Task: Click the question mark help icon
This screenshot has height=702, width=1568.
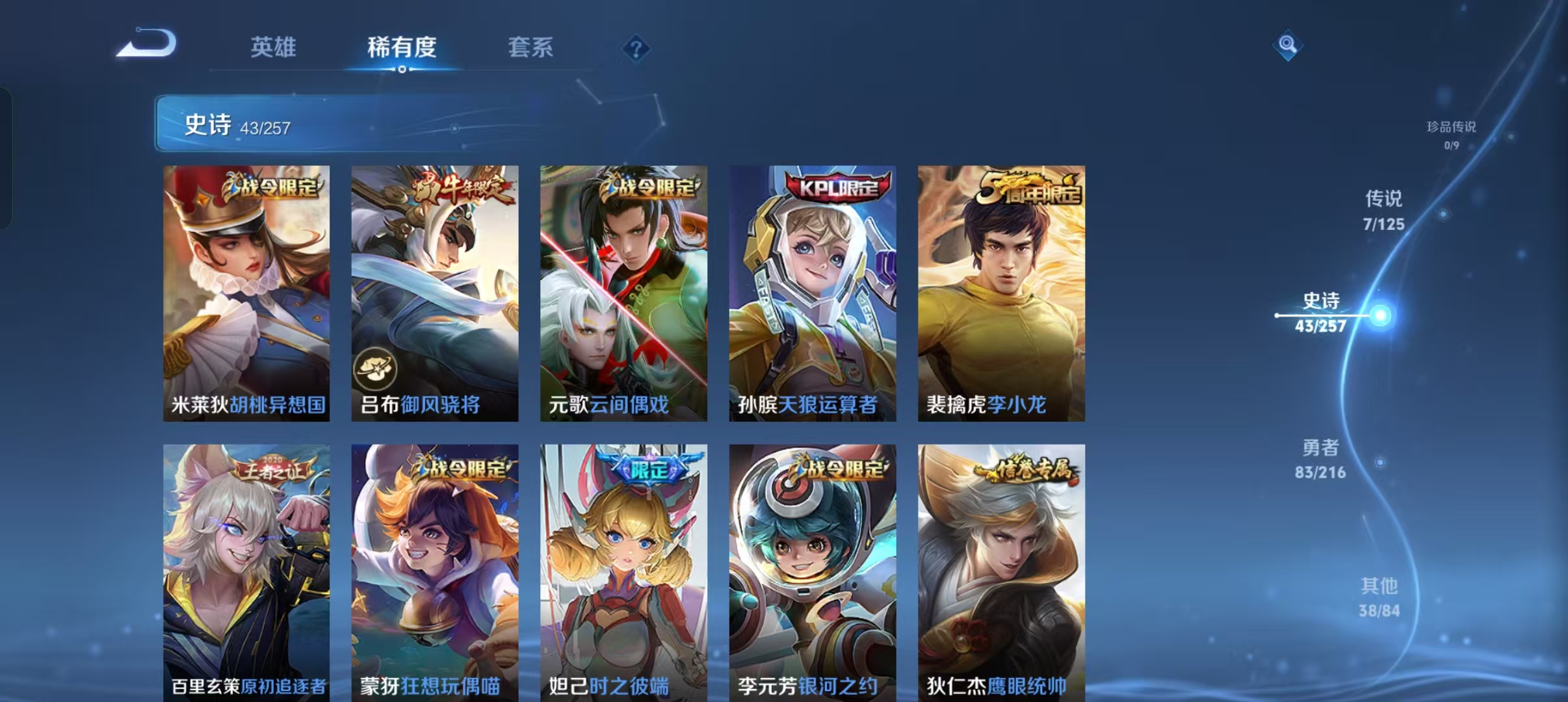Action: [636, 49]
